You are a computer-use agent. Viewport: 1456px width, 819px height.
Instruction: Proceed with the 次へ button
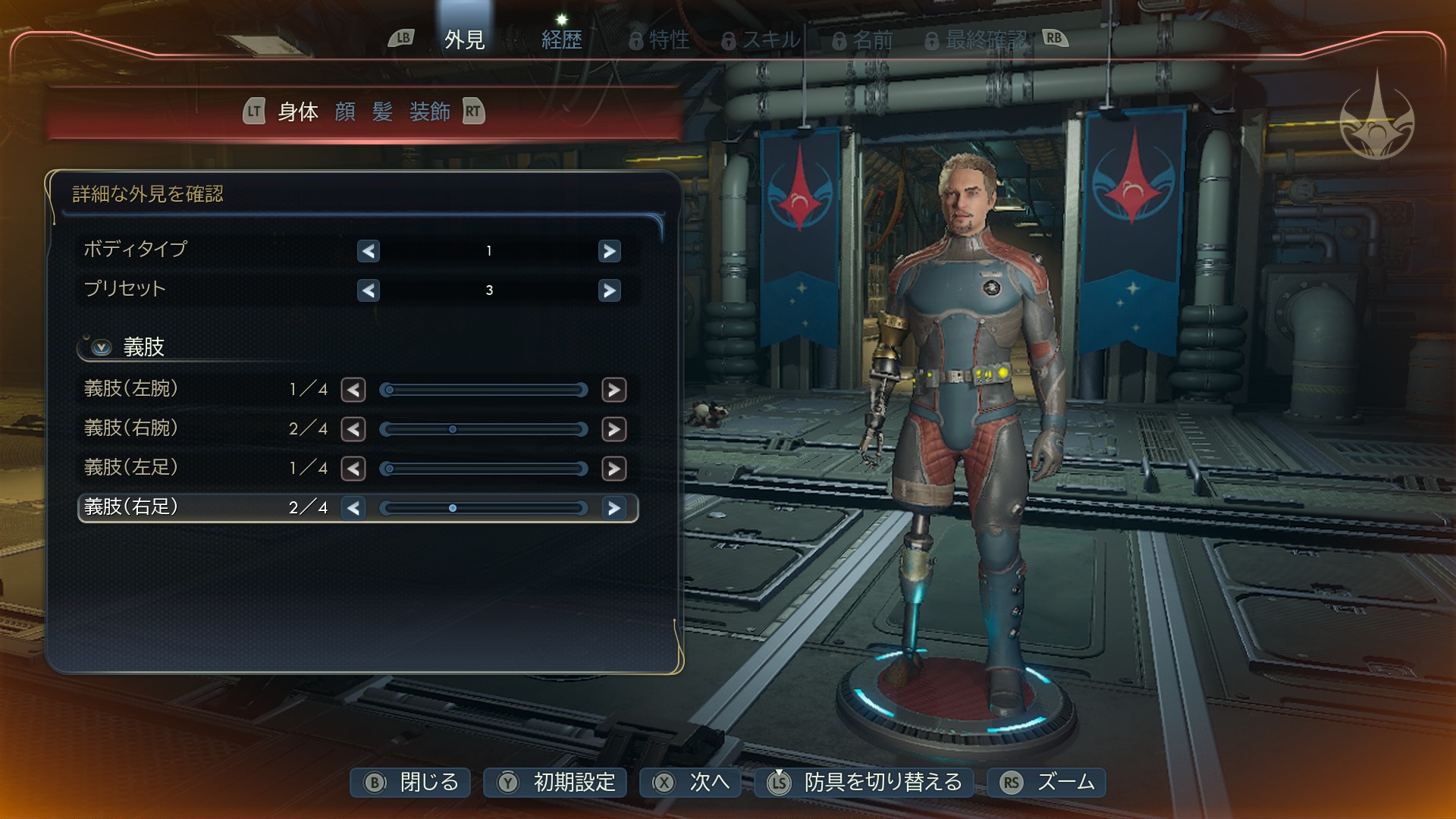[x=690, y=783]
